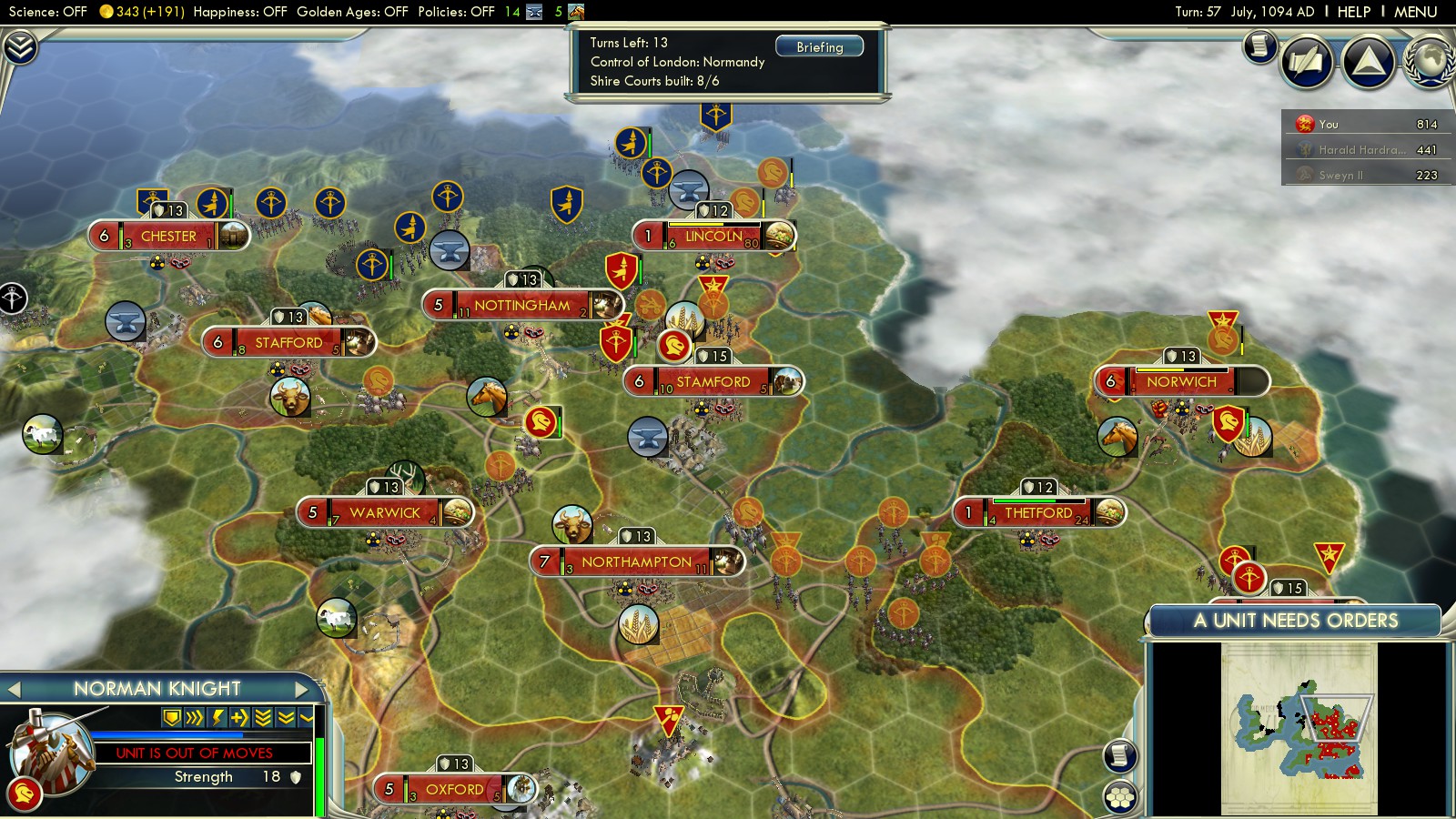Open the Thetford city banner
Viewport: 1456px width, 819px height.
coord(1037,512)
